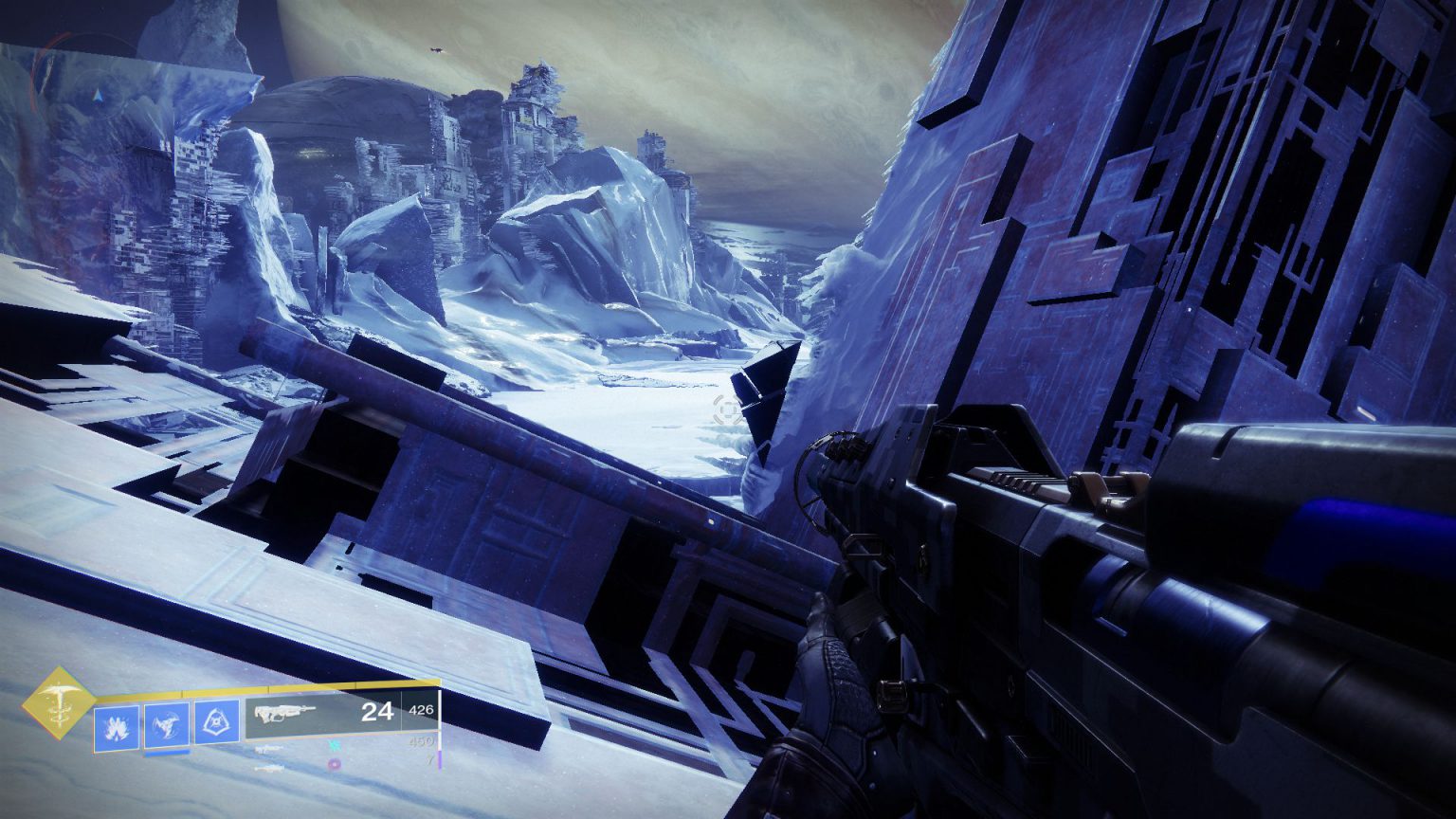Select the golden Dawnblade Super icon
Screen dimensions: 1456x819
pos(59,703)
